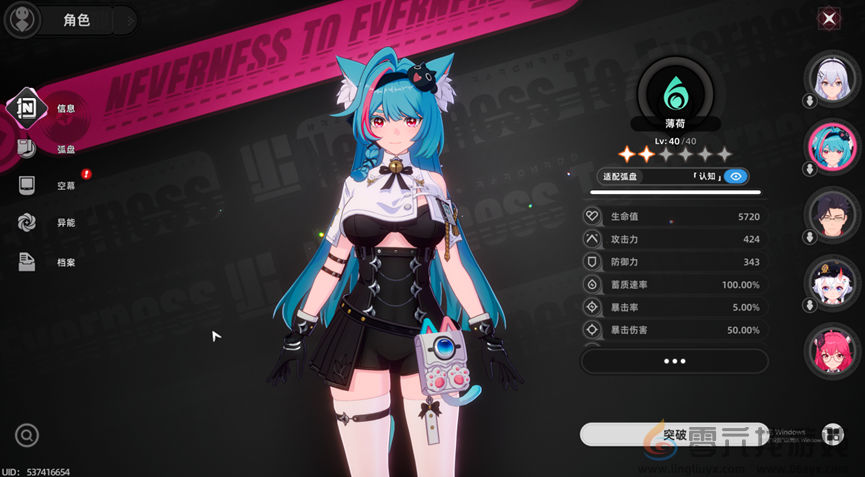Image resolution: width=865 pixels, height=477 pixels.
Task: Toggle the blue eye icon beside 认知
Action: (736, 176)
